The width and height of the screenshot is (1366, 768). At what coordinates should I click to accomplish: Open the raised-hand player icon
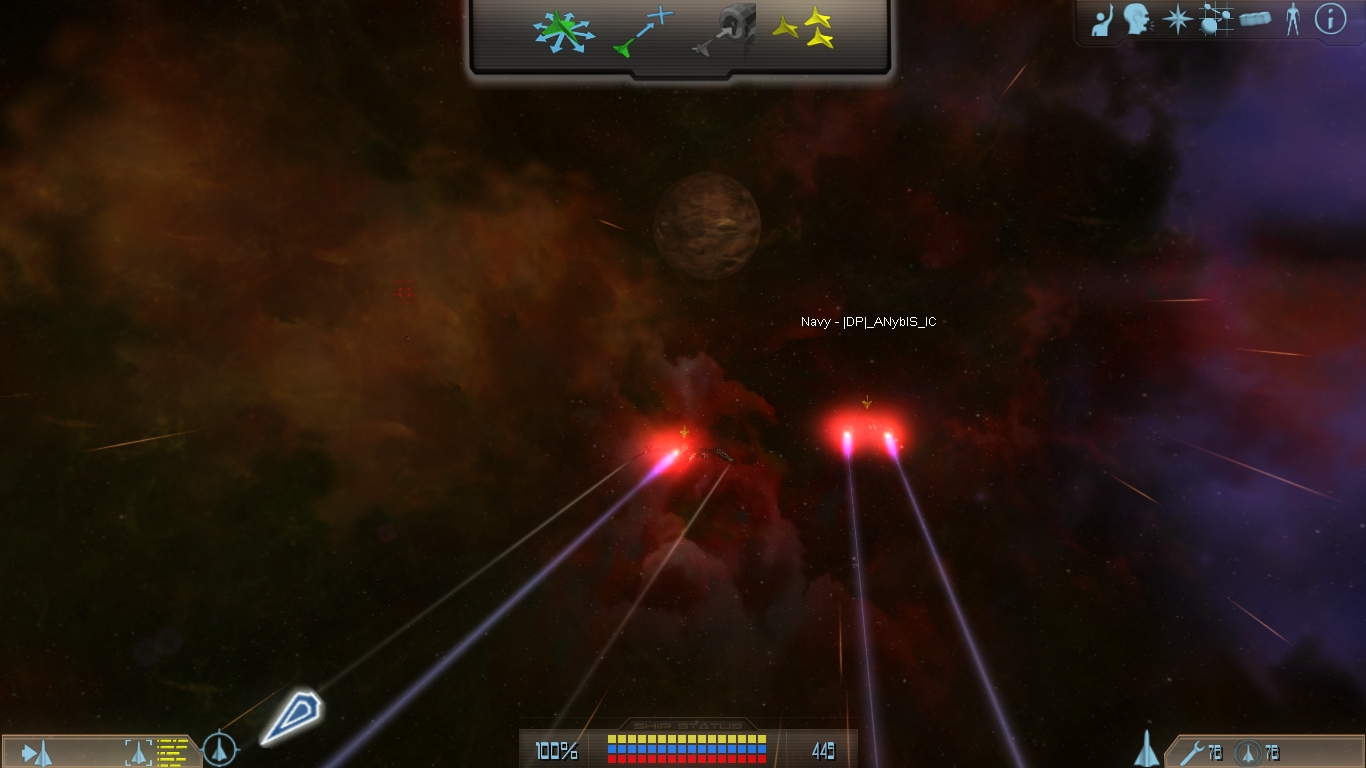click(1102, 20)
